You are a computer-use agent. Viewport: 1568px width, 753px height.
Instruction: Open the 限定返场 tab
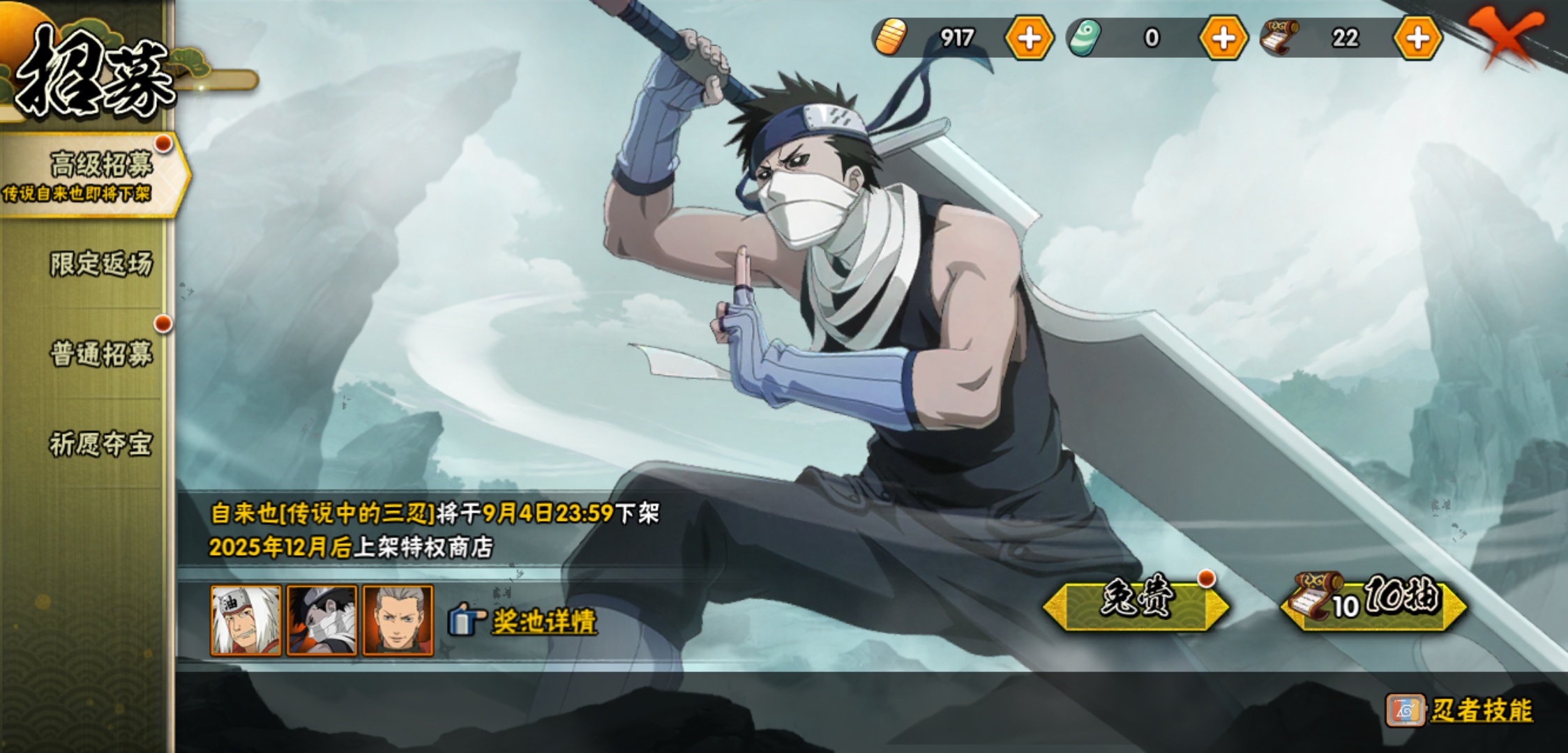(x=100, y=264)
